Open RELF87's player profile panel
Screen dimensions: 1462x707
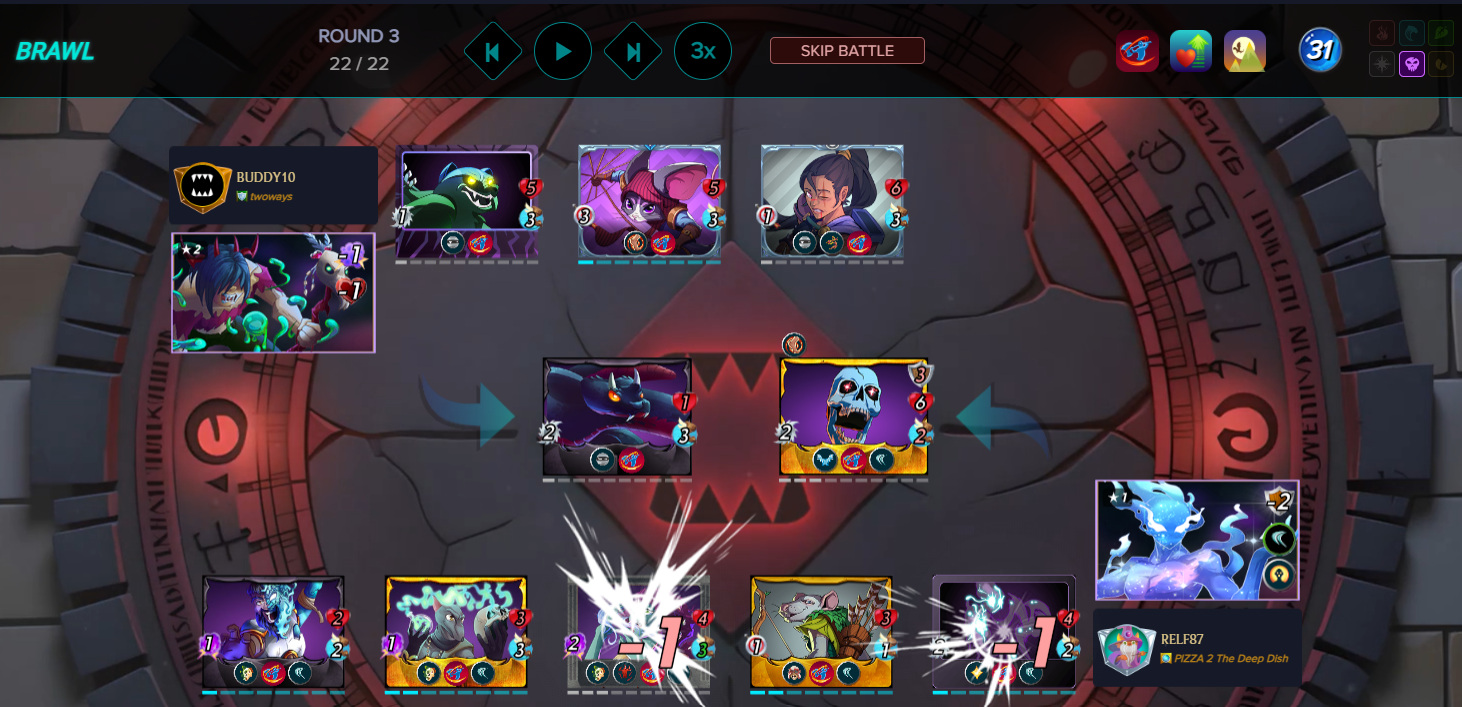tap(1197, 648)
